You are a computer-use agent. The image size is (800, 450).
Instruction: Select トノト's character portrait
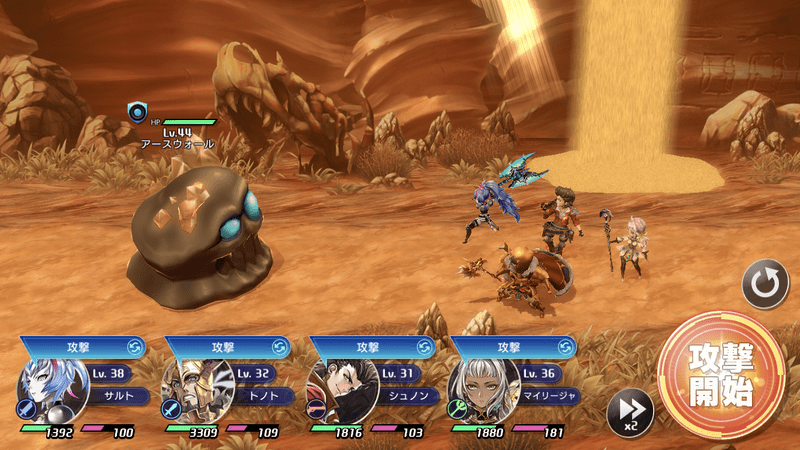point(198,390)
